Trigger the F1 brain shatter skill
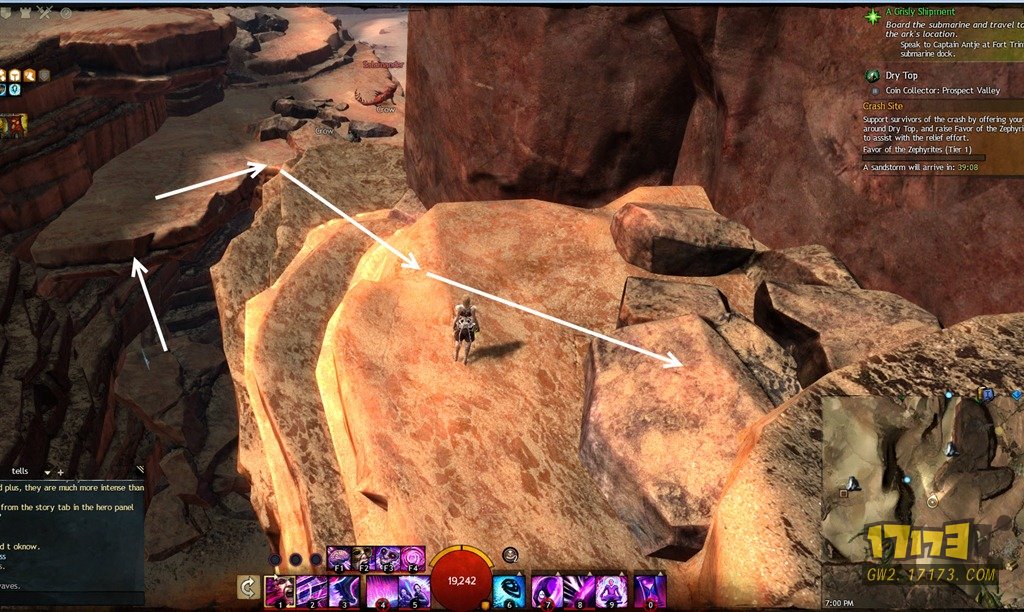 coord(338,558)
